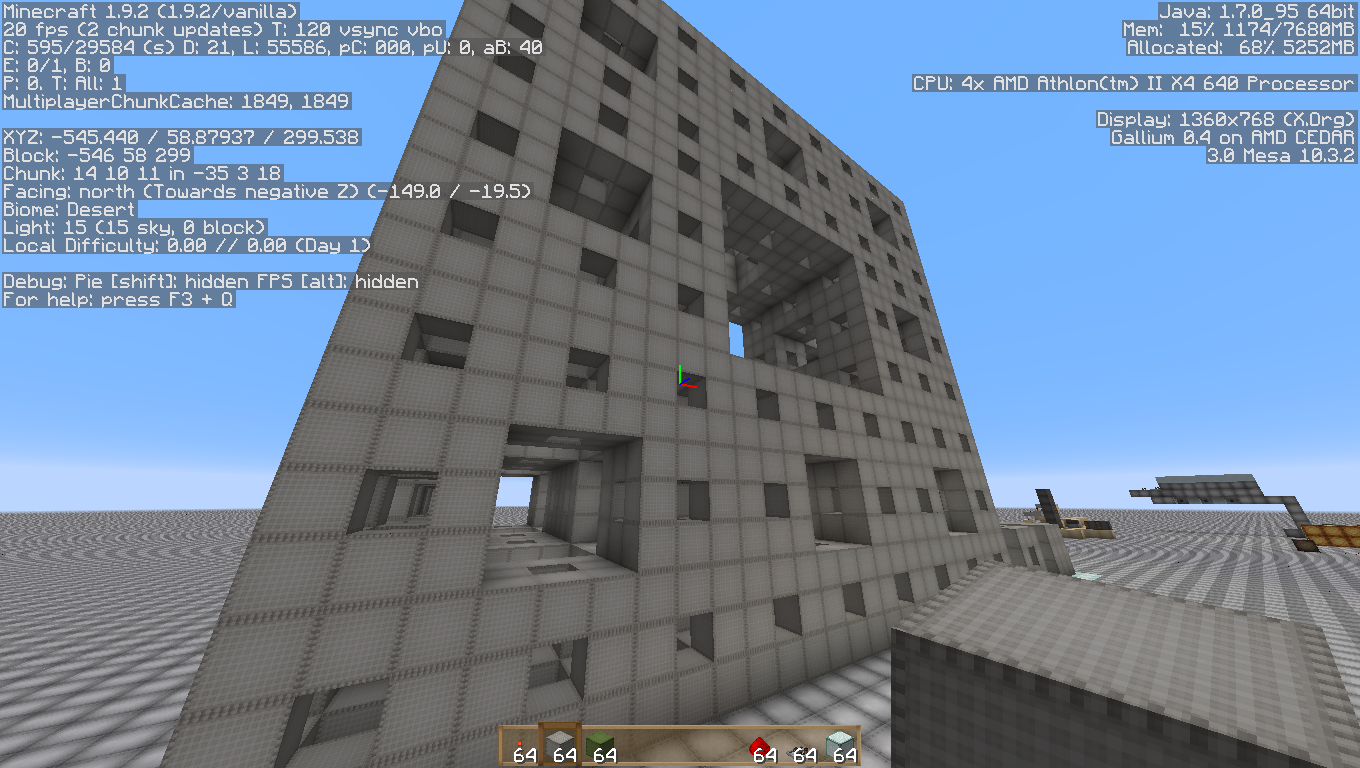Select the packed ice block in the last hotbar slot
The image size is (1360, 768).
pos(840,744)
